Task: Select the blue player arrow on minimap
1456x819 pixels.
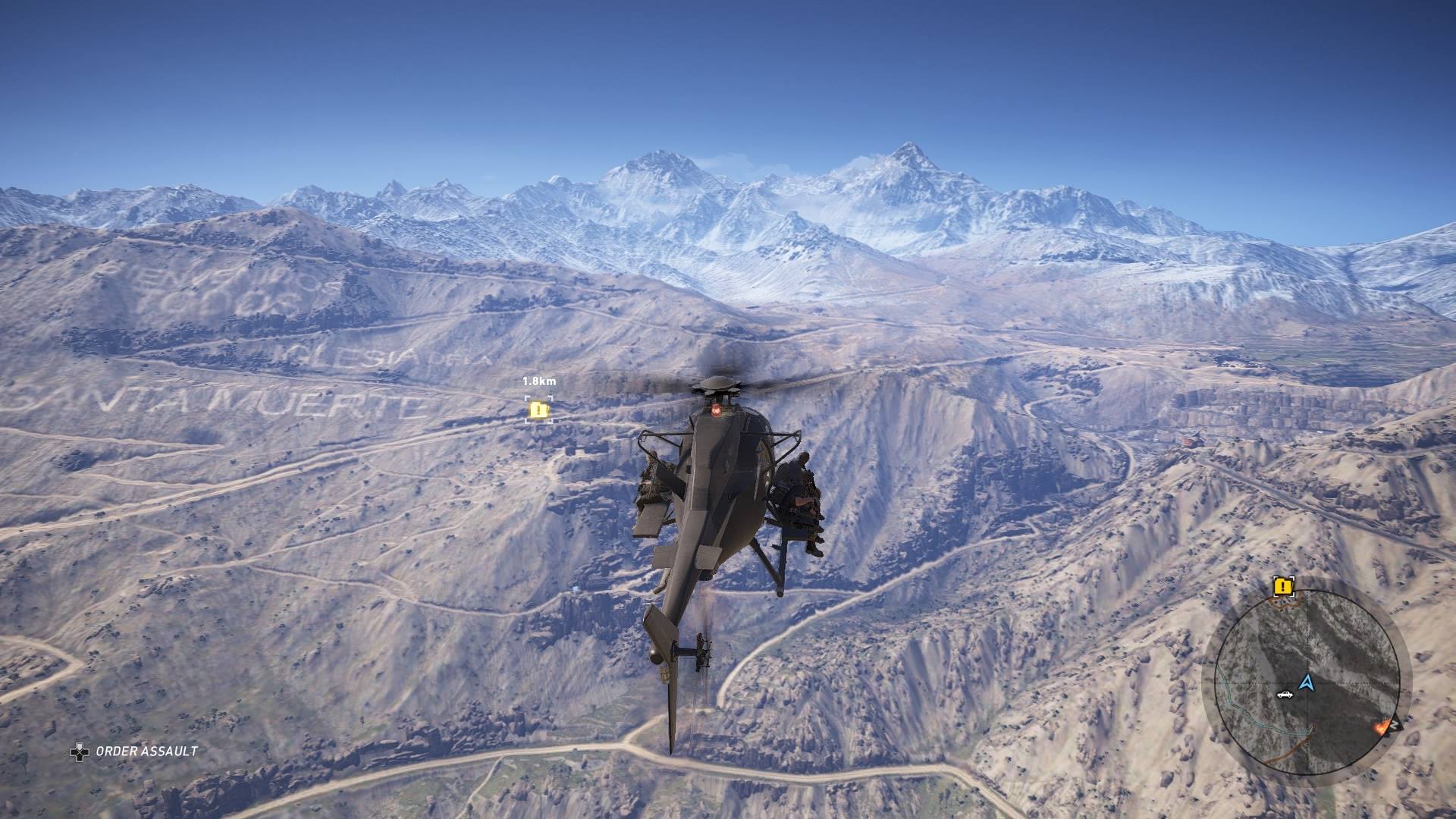Action: tap(1306, 682)
